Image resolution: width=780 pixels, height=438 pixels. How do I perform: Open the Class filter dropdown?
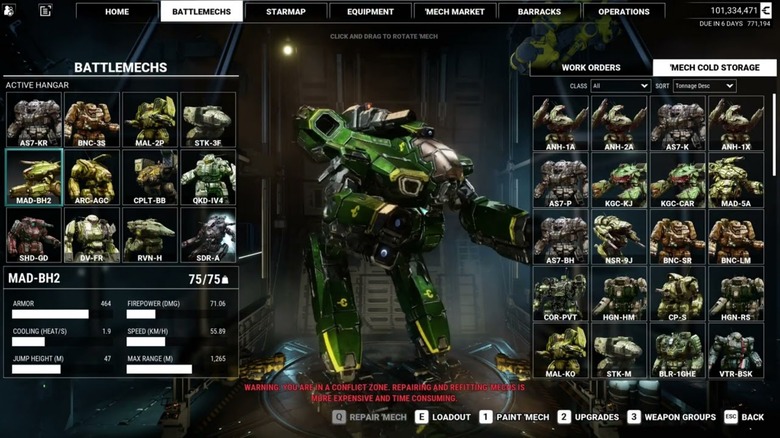tap(620, 86)
